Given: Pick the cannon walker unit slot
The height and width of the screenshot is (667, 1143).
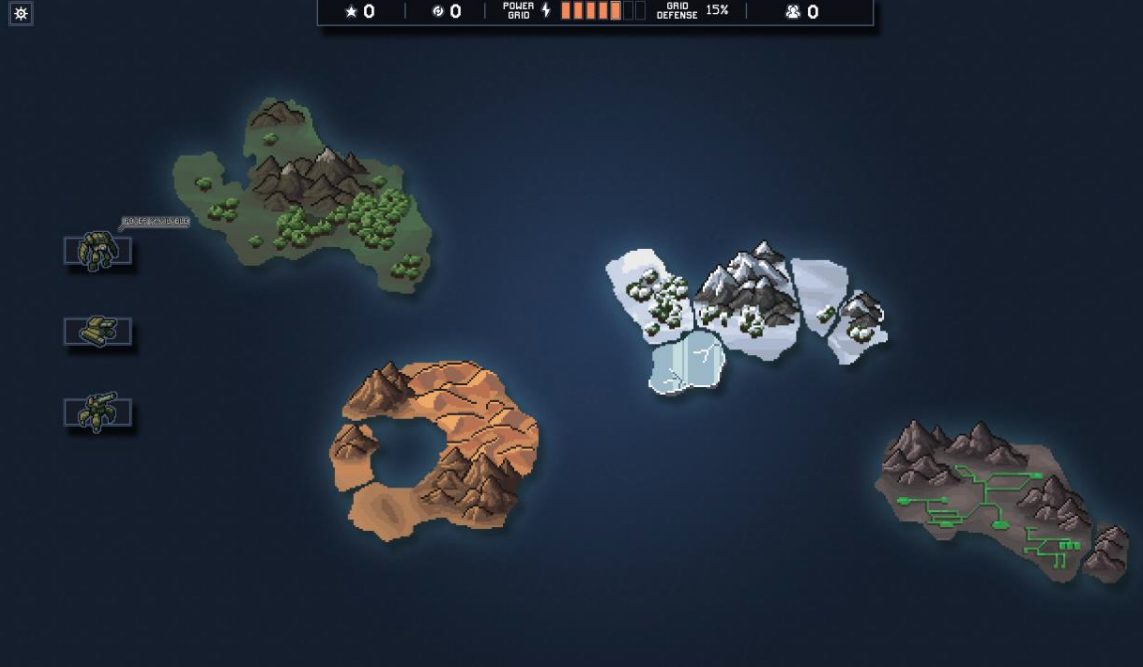Looking at the screenshot, I should click(x=97, y=412).
